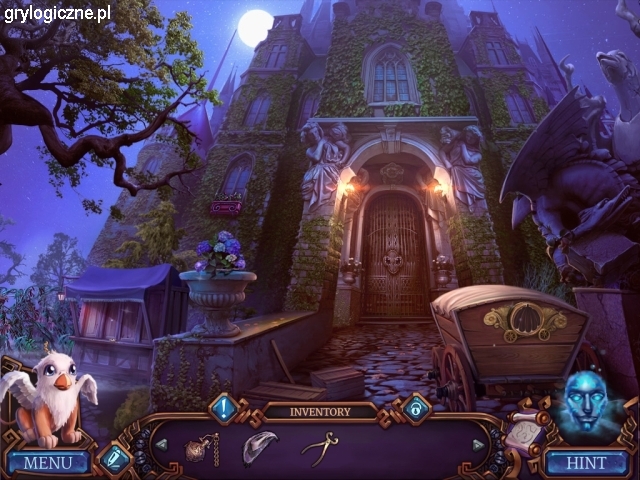Open the journal pencil diamond icon
640x480 pixels.
click(x=114, y=458)
